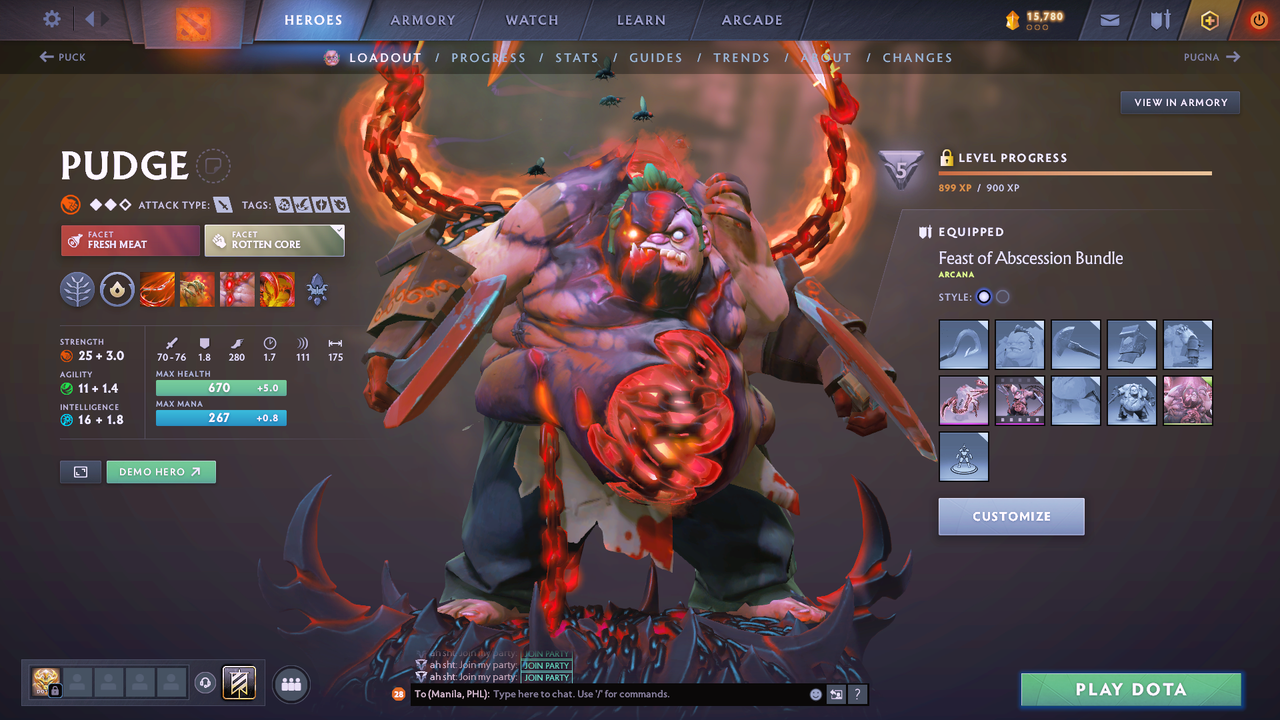Image resolution: width=1280 pixels, height=720 pixels.
Task: Open the friends list icon near party slots
Action: (x=289, y=683)
